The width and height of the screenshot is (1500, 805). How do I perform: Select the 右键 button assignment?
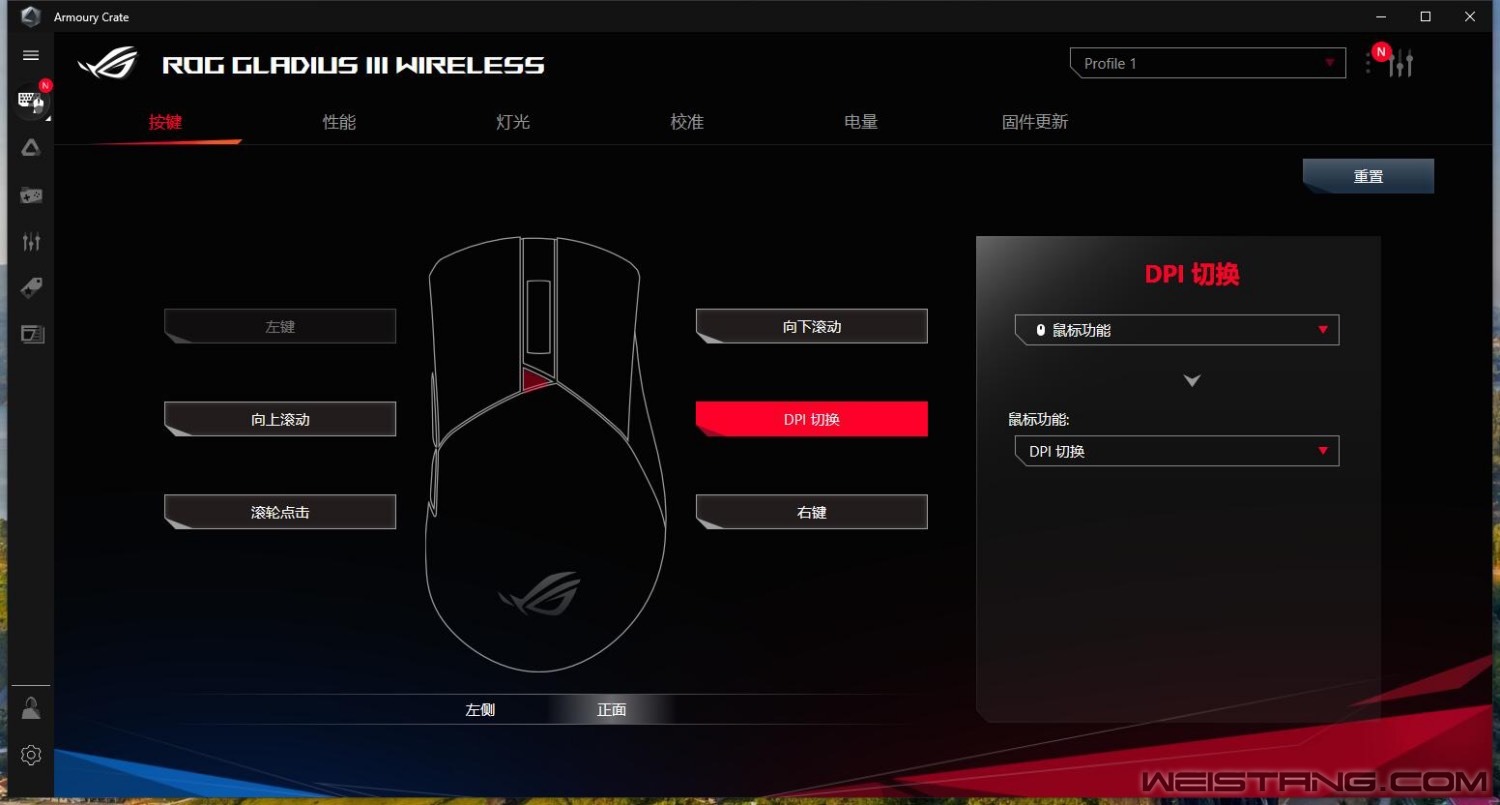click(x=812, y=512)
